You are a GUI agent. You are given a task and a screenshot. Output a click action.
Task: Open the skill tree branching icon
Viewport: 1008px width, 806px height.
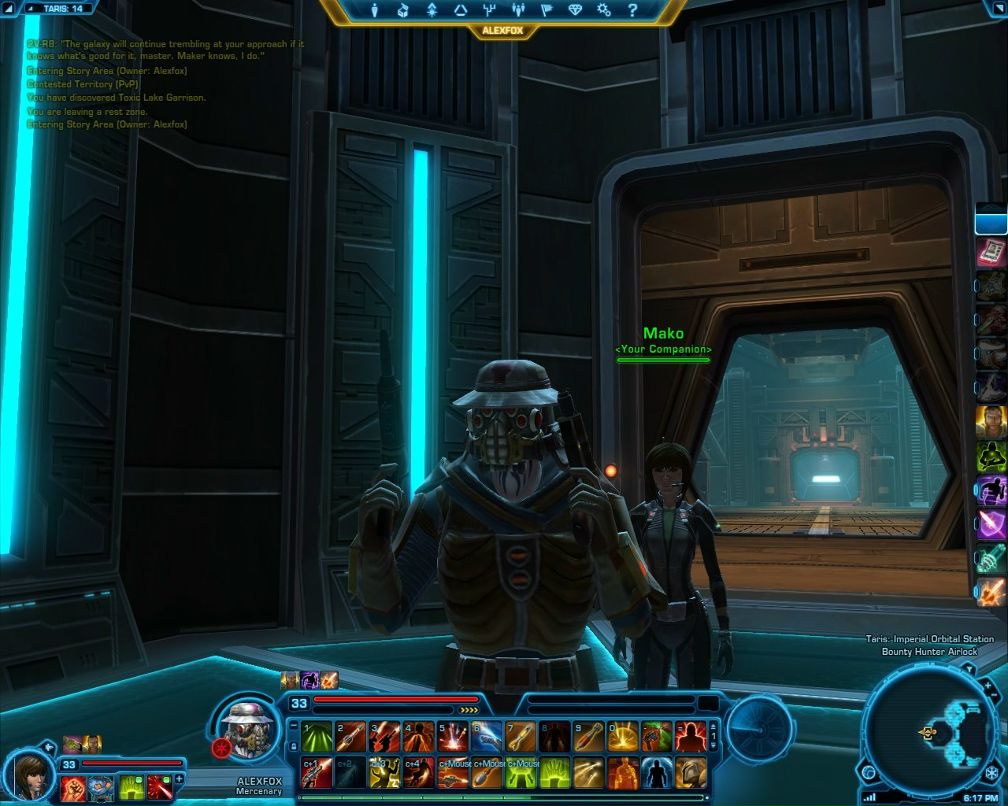coord(490,11)
